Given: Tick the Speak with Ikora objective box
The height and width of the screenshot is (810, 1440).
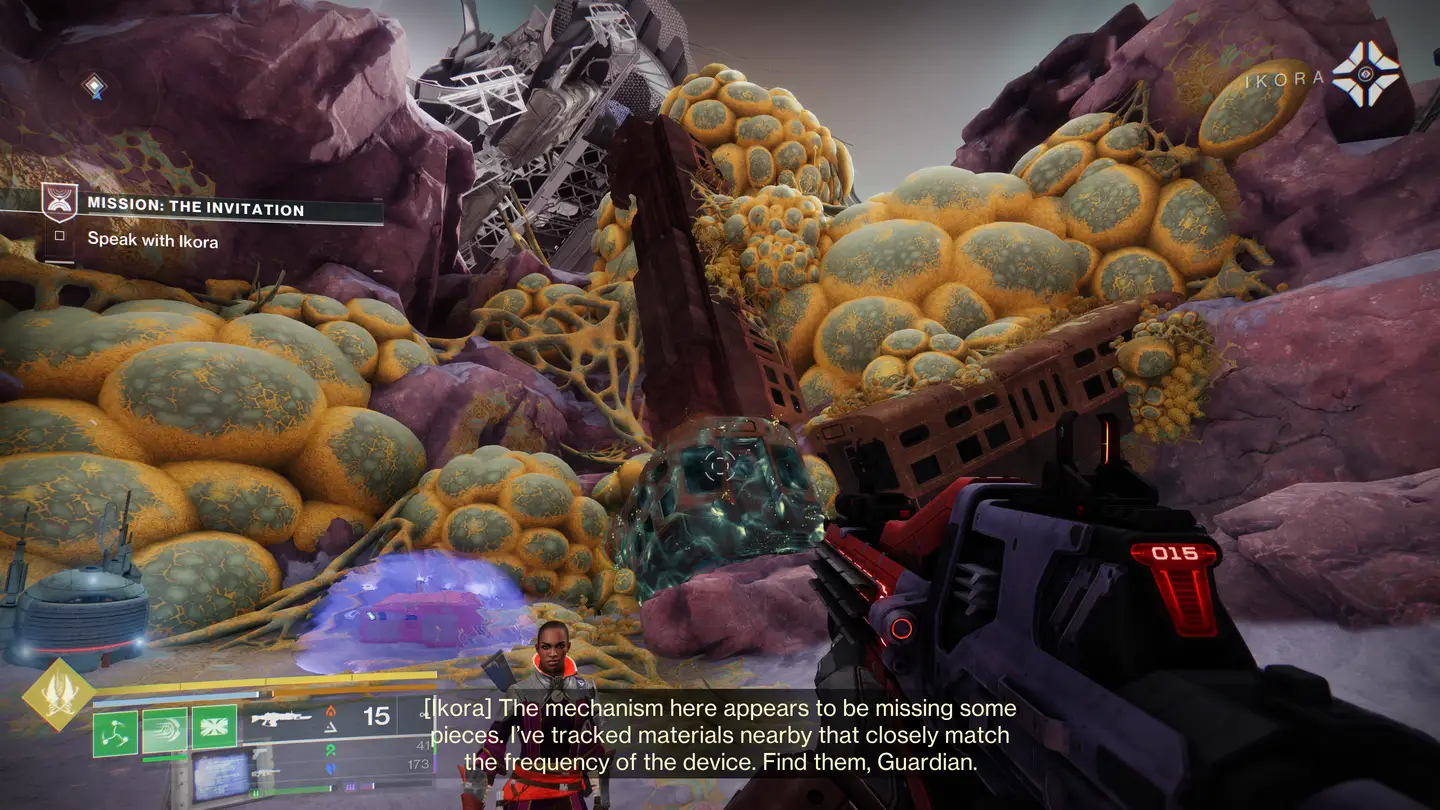Looking at the screenshot, I should (x=59, y=237).
